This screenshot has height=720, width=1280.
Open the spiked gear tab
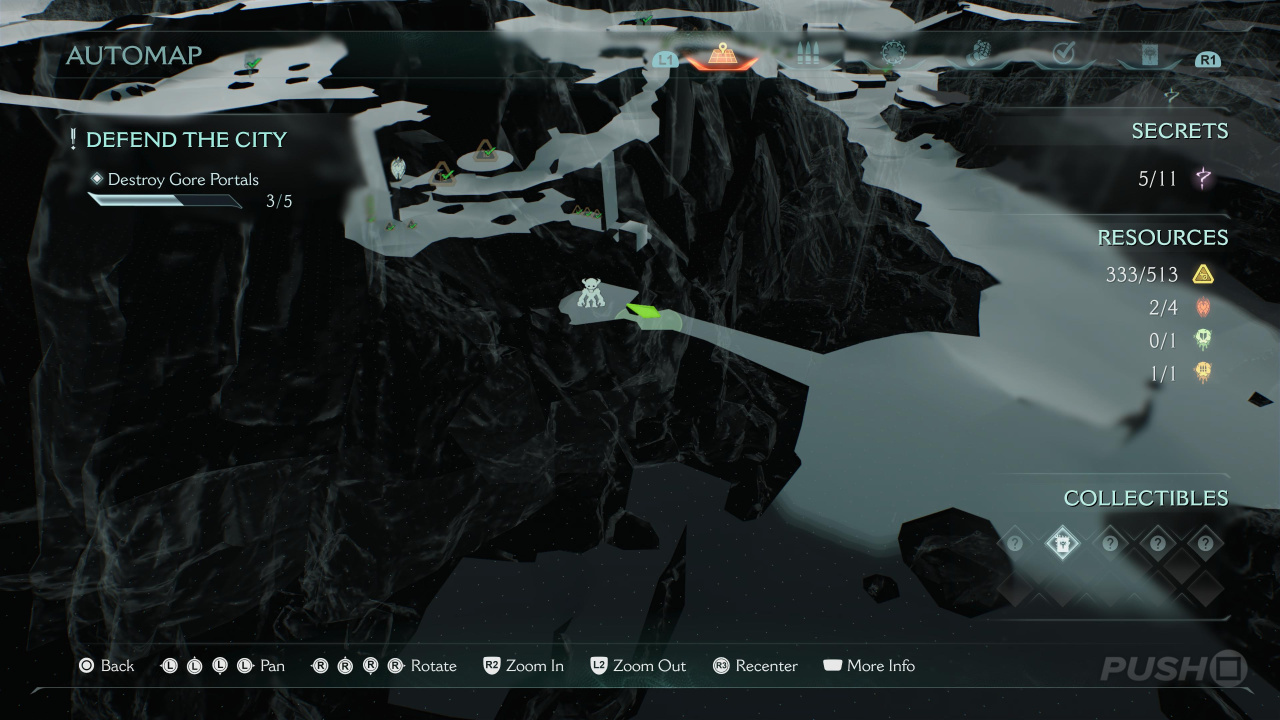[x=892, y=53]
